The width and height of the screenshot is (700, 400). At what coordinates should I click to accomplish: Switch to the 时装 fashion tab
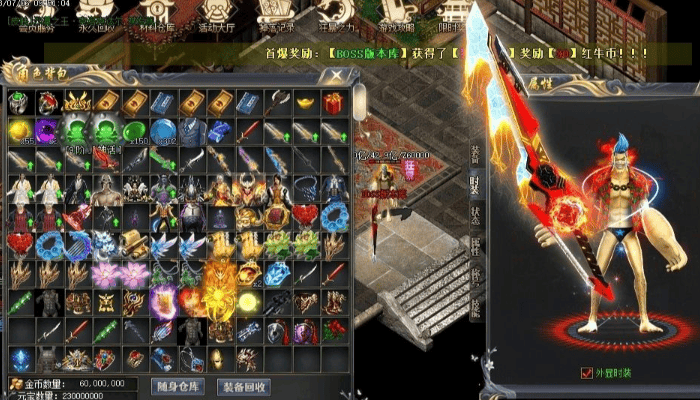(475, 185)
